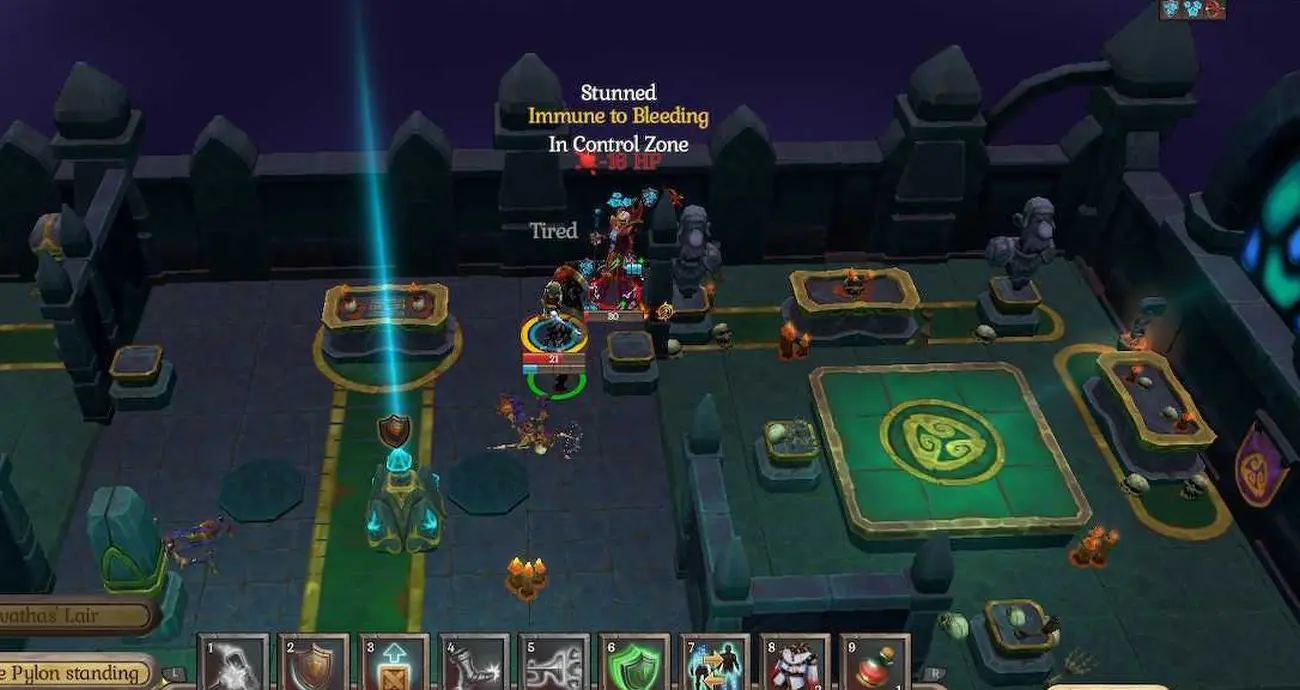Use the red potion in slot 9

tap(874, 663)
